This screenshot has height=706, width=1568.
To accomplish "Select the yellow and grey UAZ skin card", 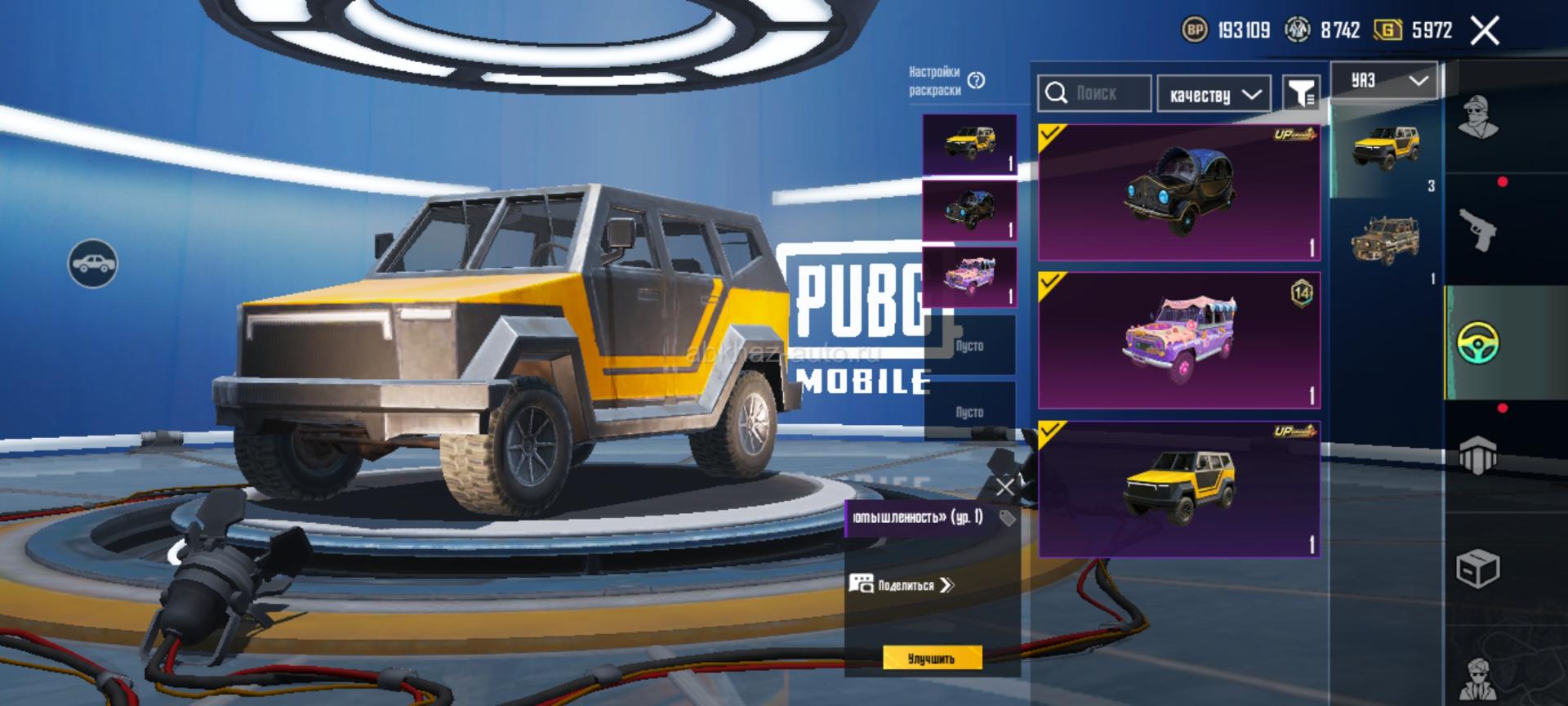I will point(1178,489).
